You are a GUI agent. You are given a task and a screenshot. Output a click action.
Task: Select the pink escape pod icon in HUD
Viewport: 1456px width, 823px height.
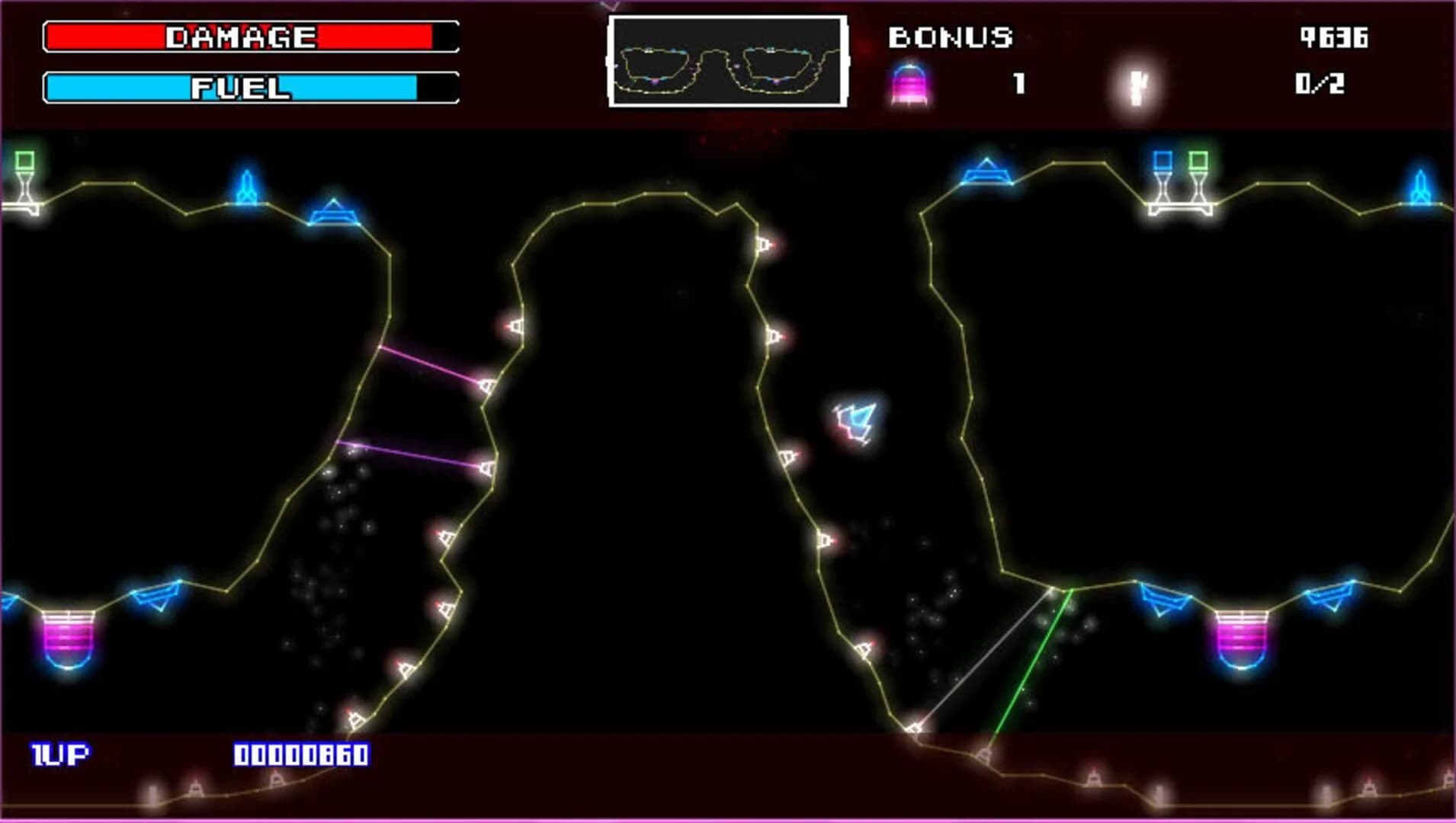(909, 82)
